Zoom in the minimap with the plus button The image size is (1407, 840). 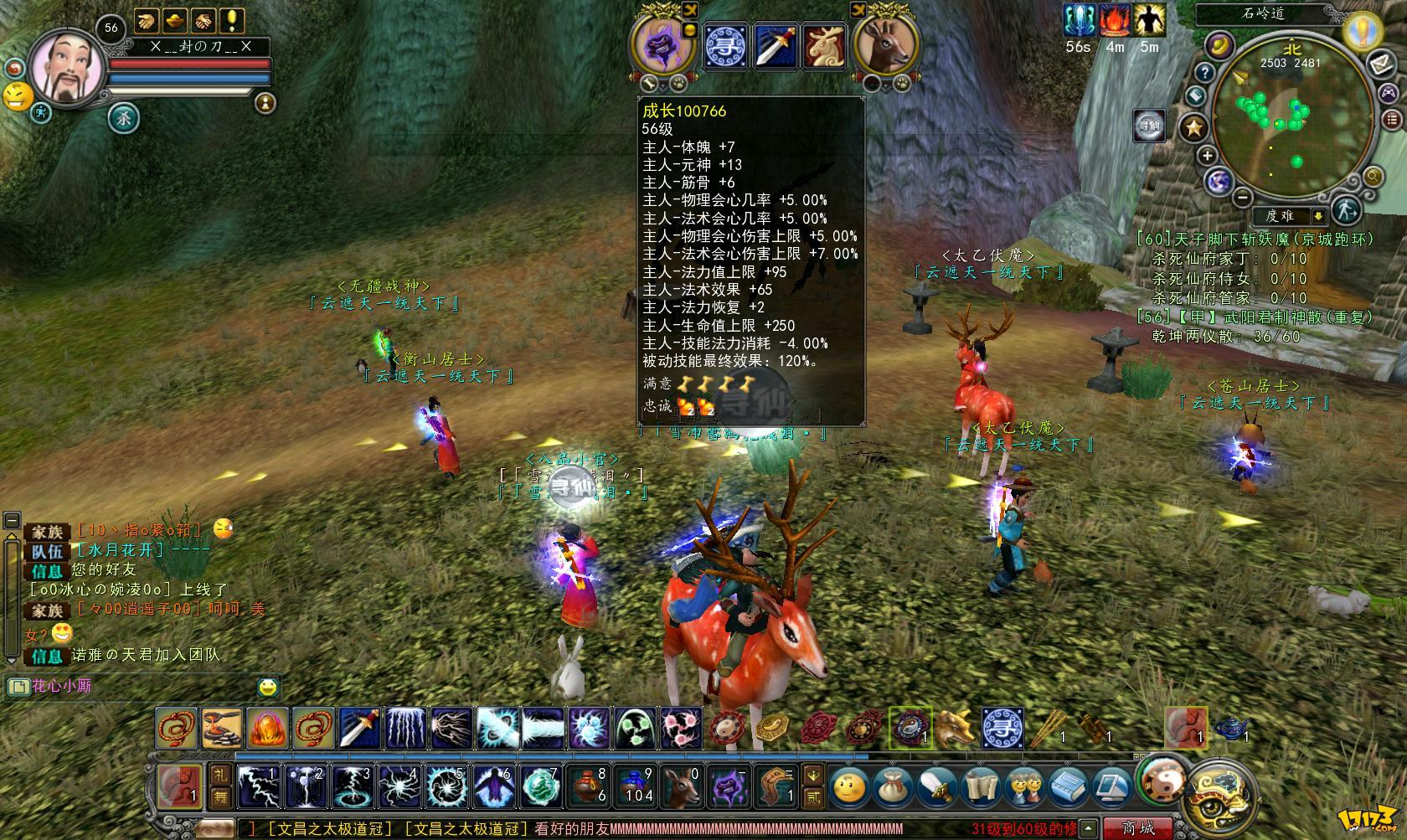click(1207, 155)
